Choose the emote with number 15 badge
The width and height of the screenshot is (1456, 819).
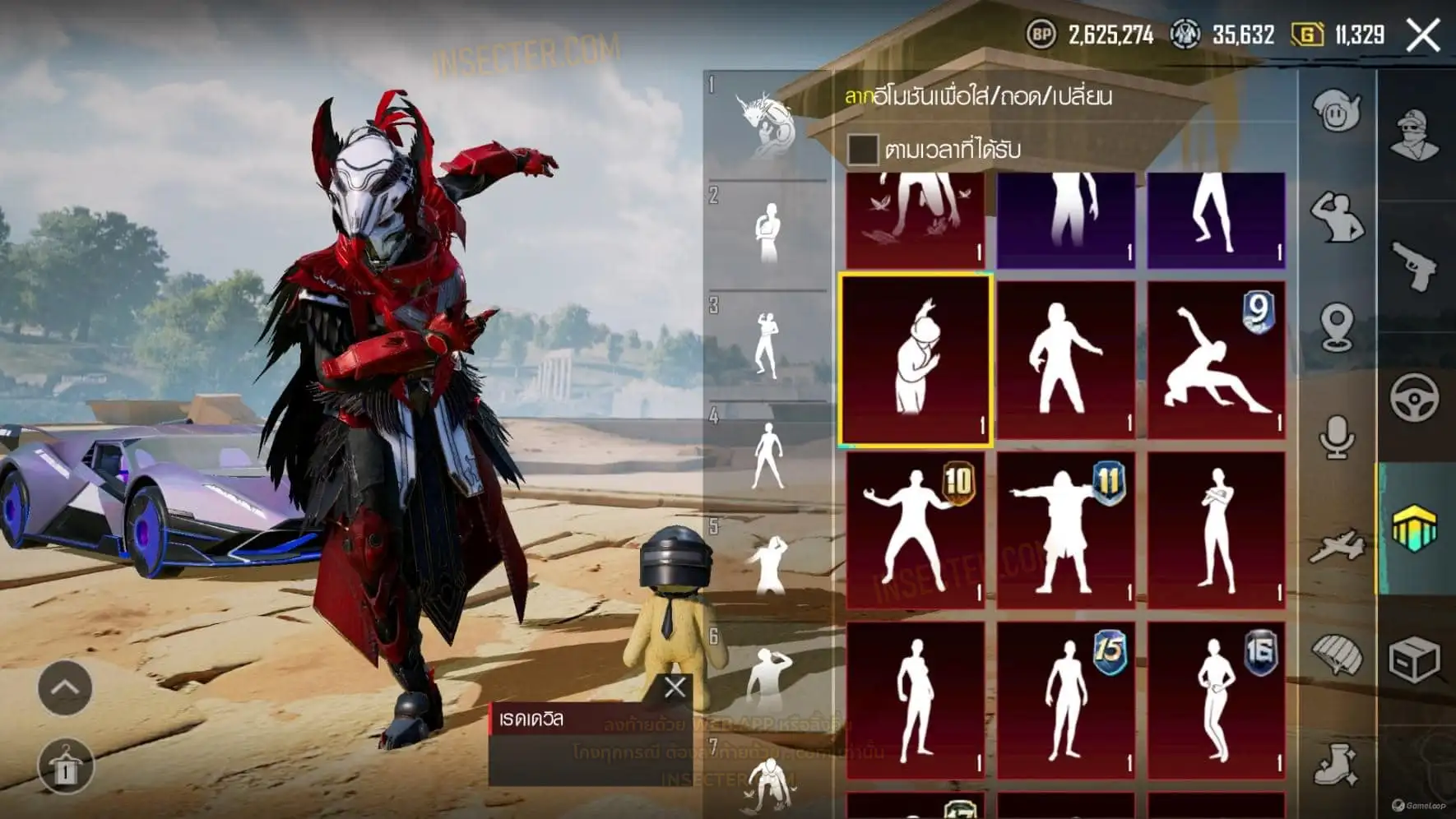pos(1066,701)
